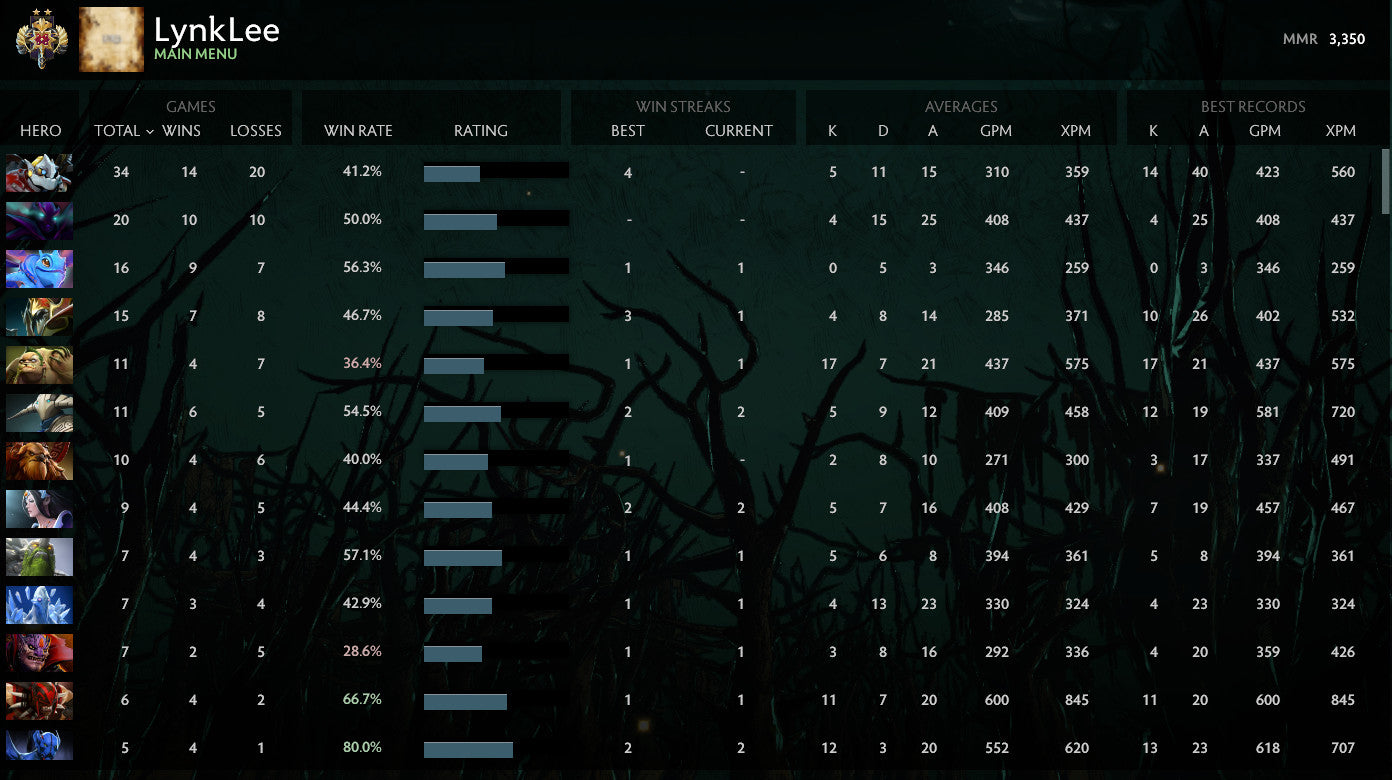Return to MAIN MENU
Viewport: 1392px width, 780px height.
196,55
